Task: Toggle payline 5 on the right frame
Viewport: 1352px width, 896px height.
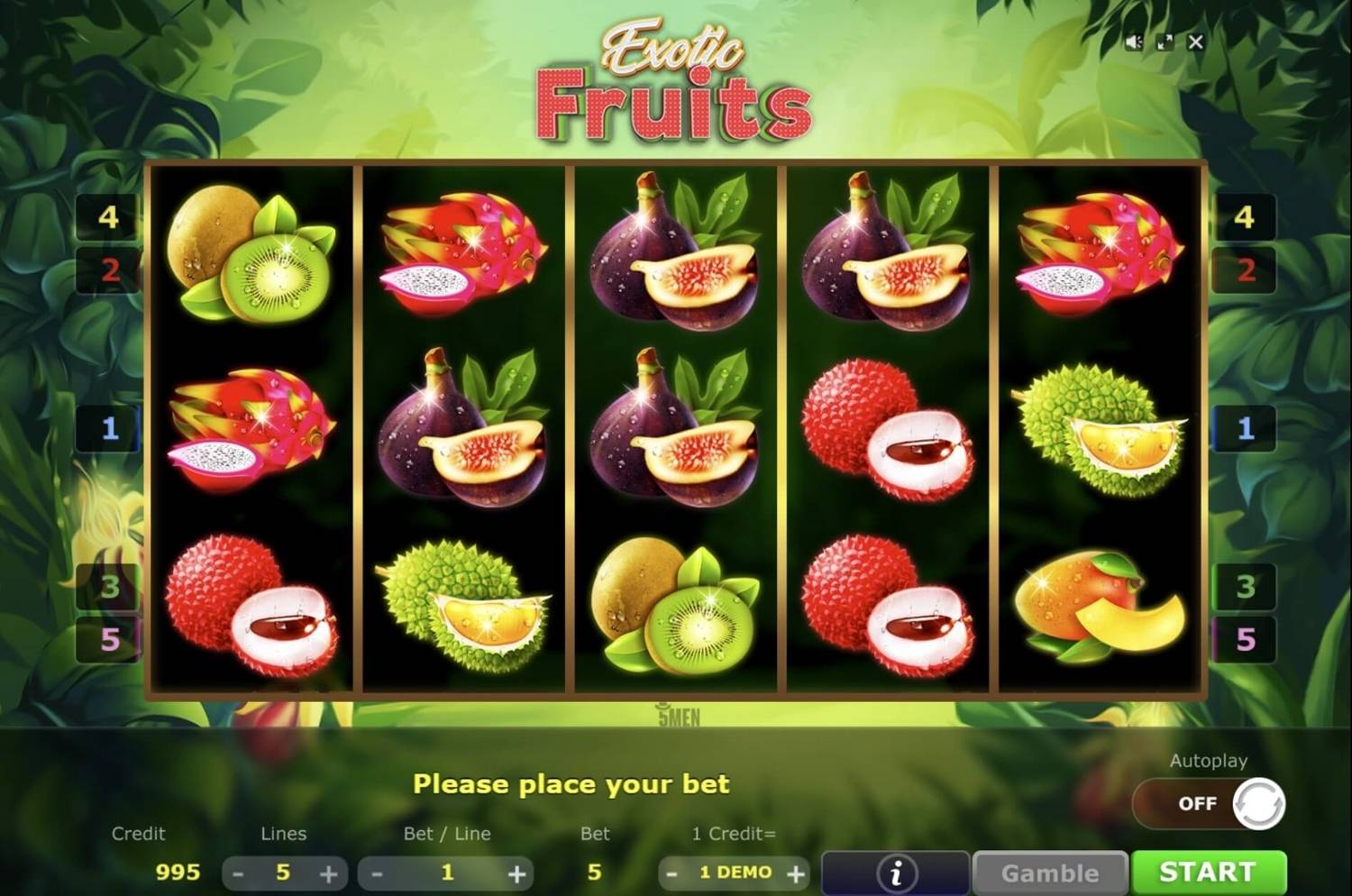Action: pyautogui.click(x=1245, y=641)
